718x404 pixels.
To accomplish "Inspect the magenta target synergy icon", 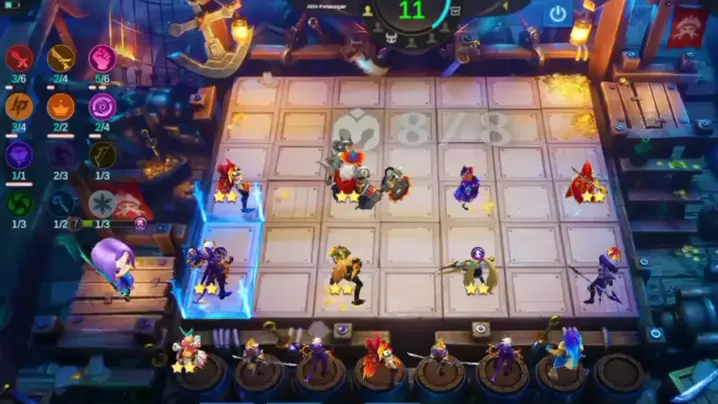I will [103, 106].
